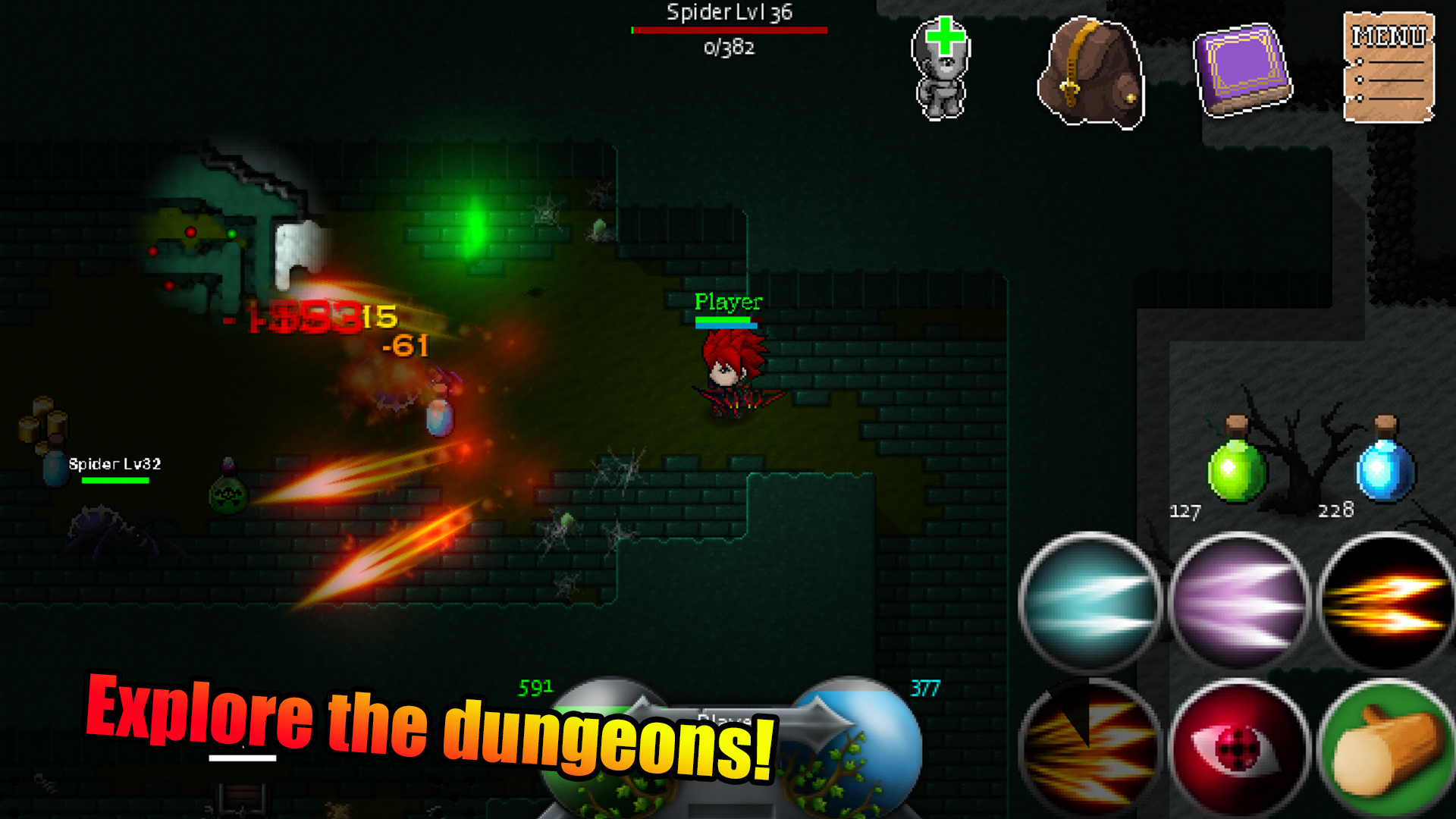Activate the cyan slash skill

(1090, 601)
